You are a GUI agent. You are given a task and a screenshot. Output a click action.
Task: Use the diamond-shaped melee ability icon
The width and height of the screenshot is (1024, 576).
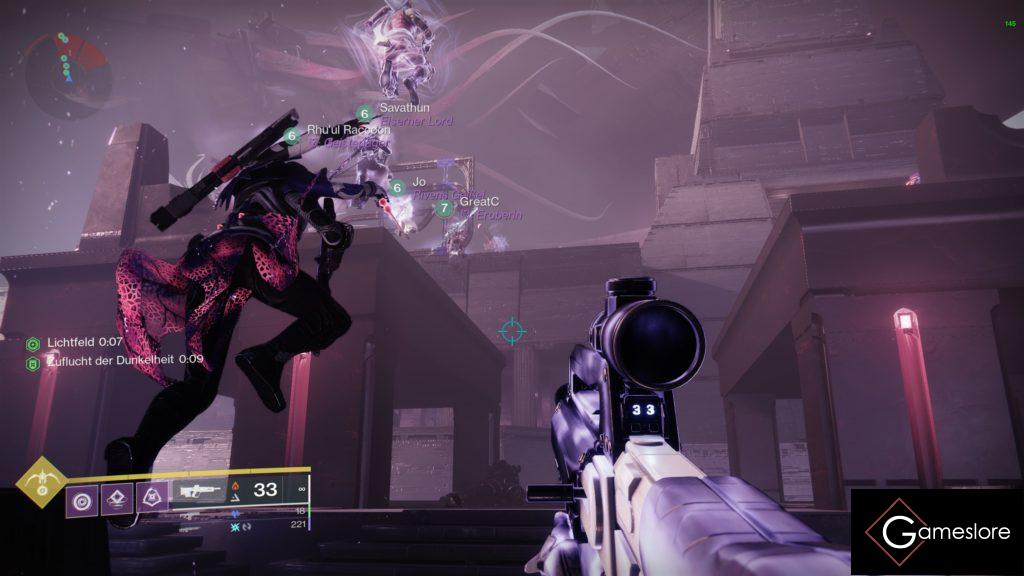pyautogui.click(x=117, y=497)
